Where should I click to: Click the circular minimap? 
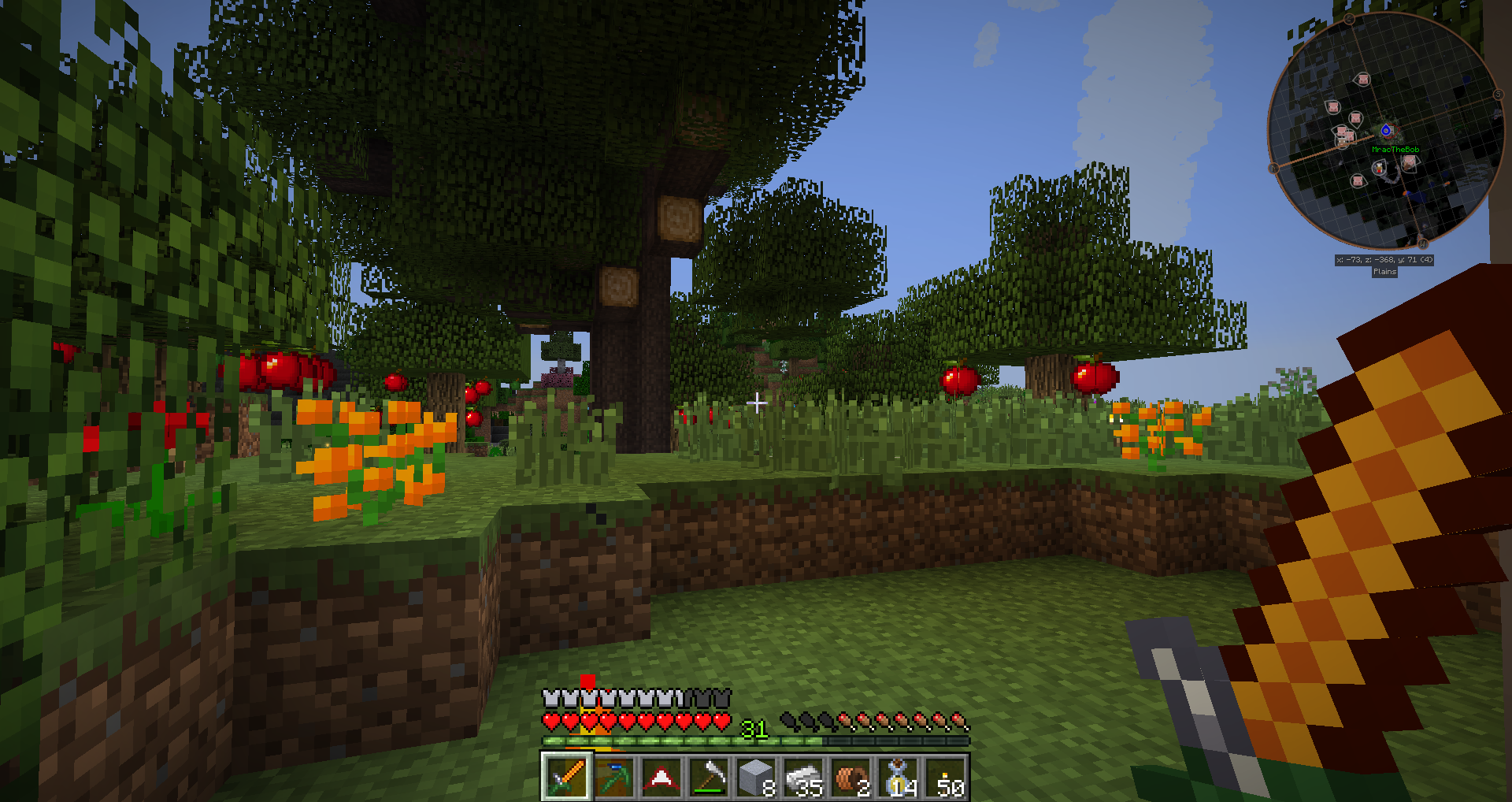coord(1386,131)
